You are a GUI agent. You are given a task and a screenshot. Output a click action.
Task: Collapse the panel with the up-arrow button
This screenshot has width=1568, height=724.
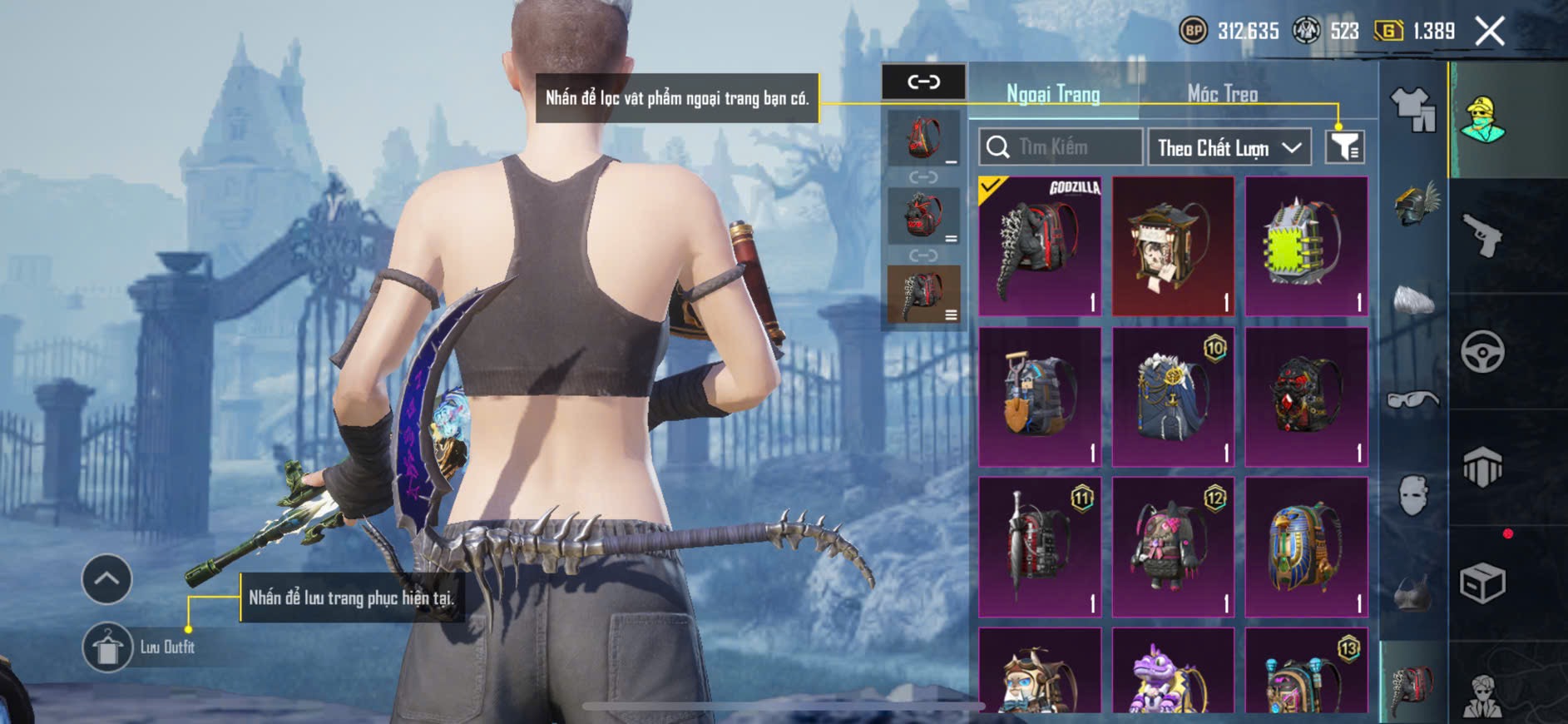[x=106, y=578]
